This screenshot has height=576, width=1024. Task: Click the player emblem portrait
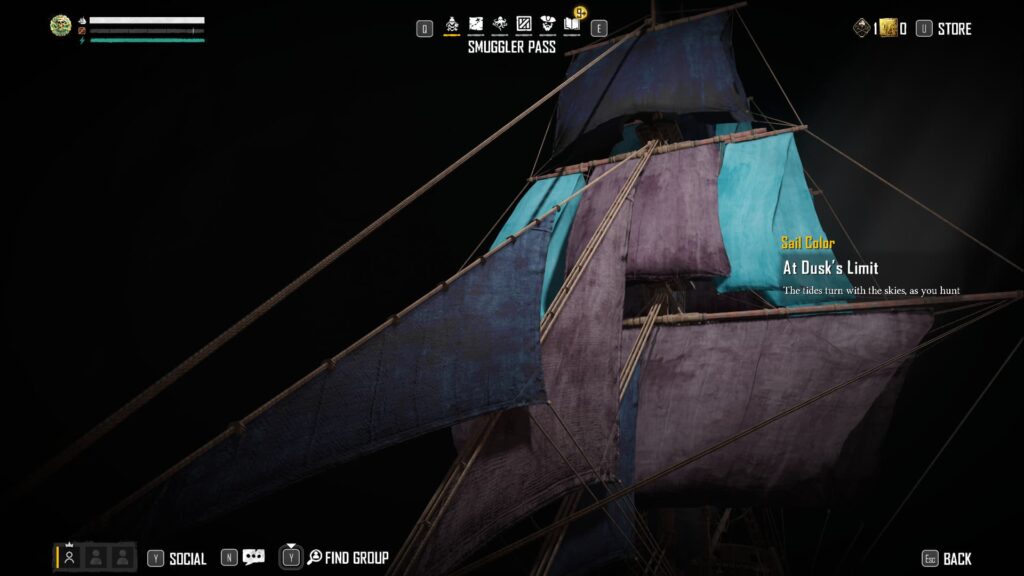(61, 26)
